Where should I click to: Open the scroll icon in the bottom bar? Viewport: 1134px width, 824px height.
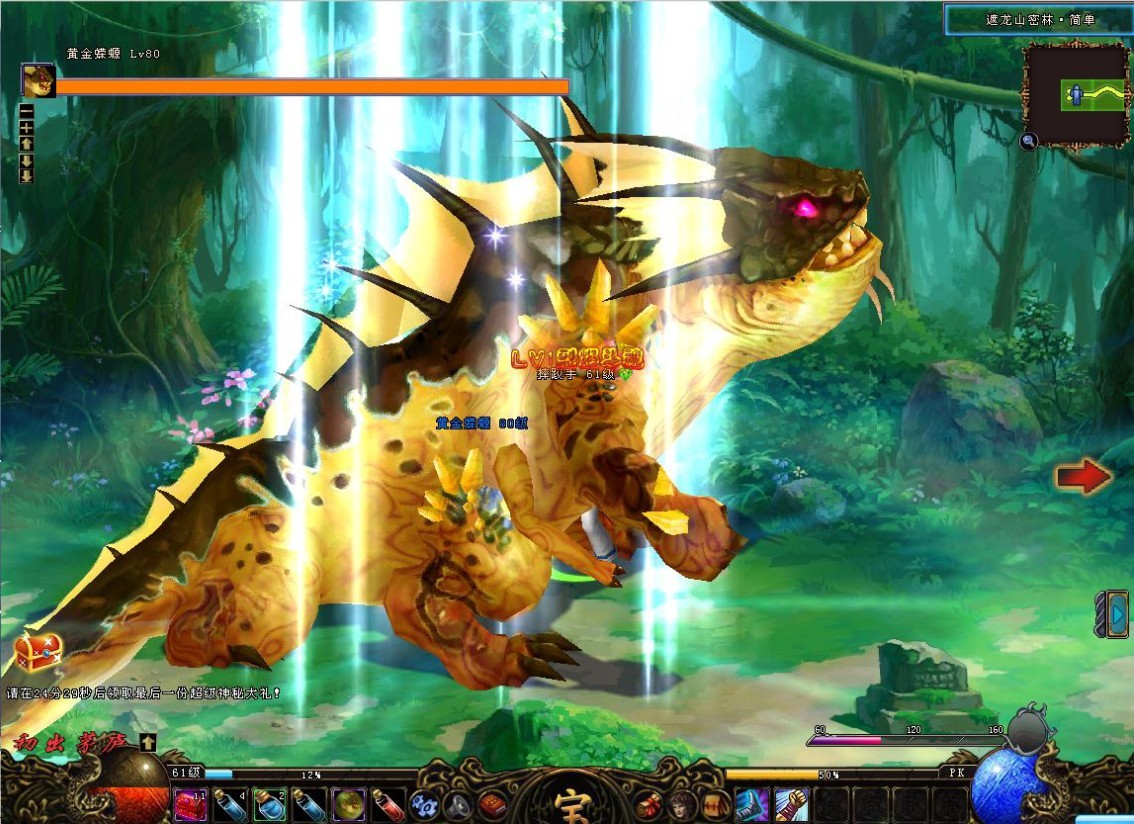pyautogui.click(x=713, y=804)
